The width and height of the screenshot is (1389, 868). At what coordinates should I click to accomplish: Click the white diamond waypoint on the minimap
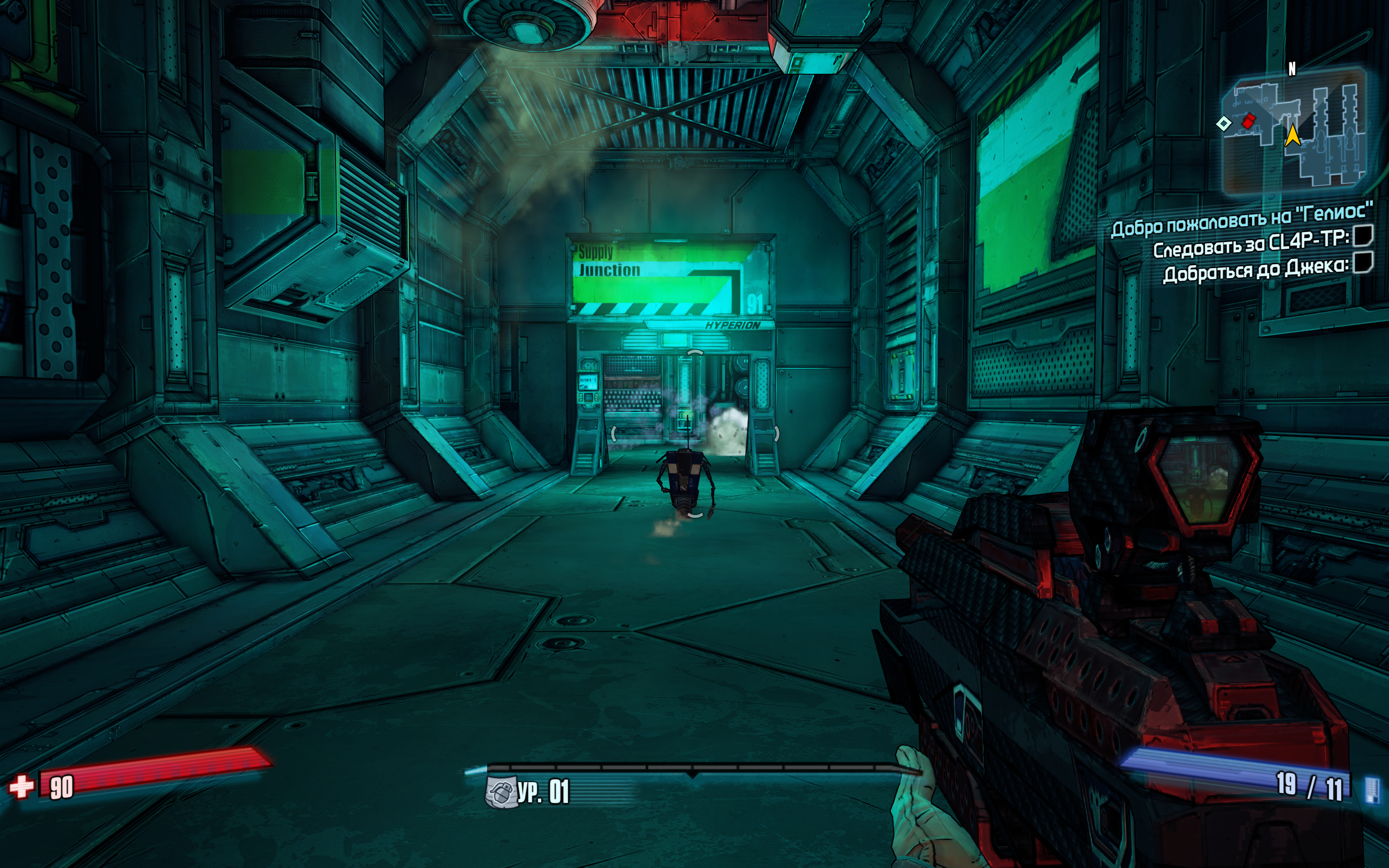click(x=1224, y=123)
